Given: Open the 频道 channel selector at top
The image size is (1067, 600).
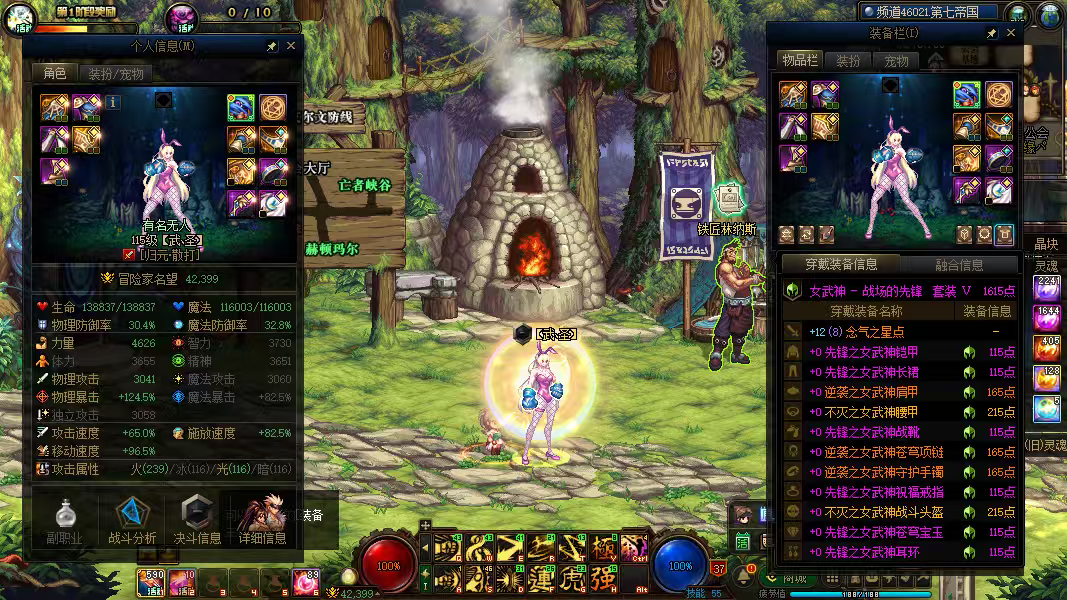Looking at the screenshot, I should (930, 12).
